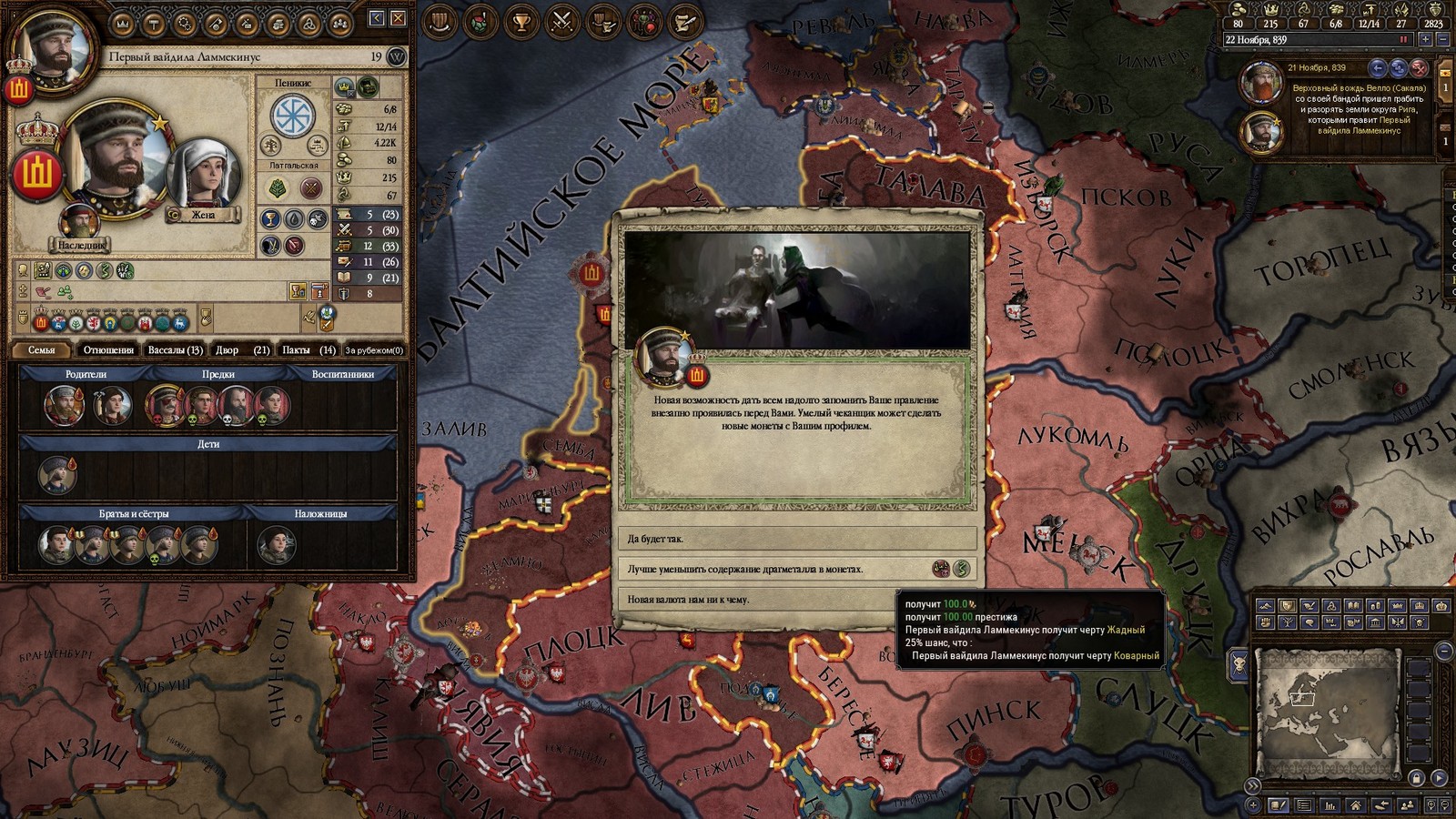Image resolution: width=1456 pixels, height=819 pixels.
Task: Switch to the Семья tab
Action: tap(42, 349)
